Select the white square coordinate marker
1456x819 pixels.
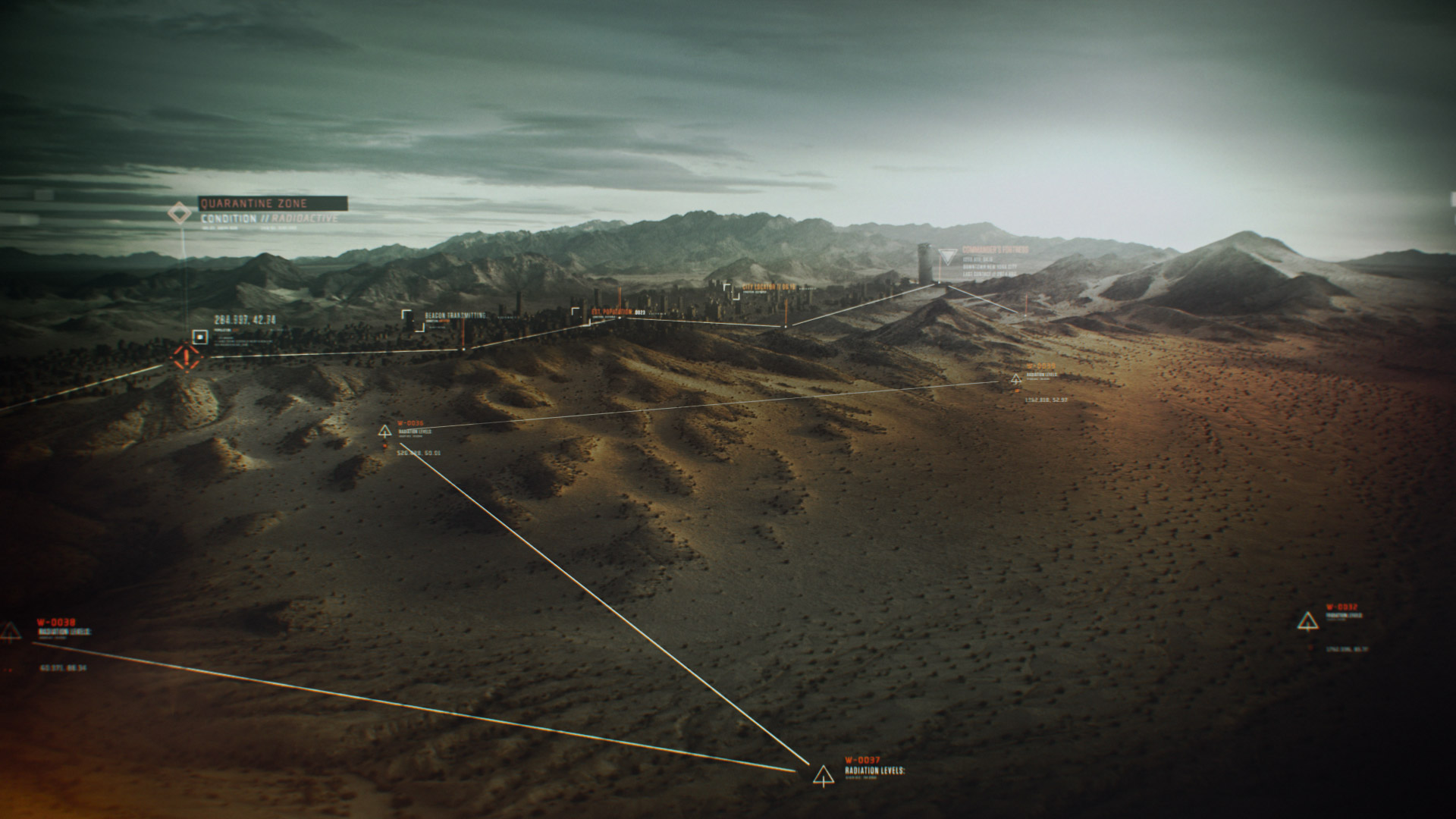coord(200,337)
